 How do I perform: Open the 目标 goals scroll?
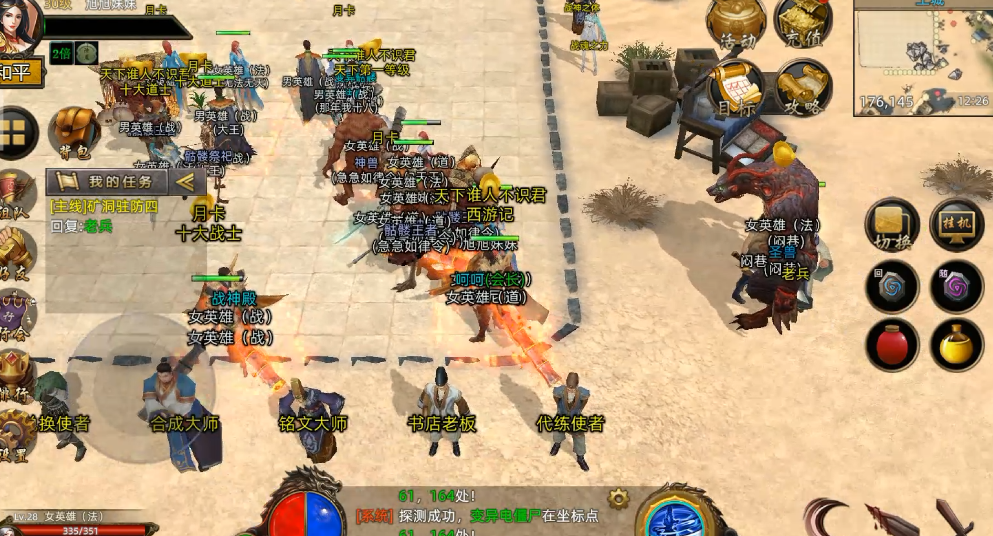pyautogui.click(x=737, y=88)
